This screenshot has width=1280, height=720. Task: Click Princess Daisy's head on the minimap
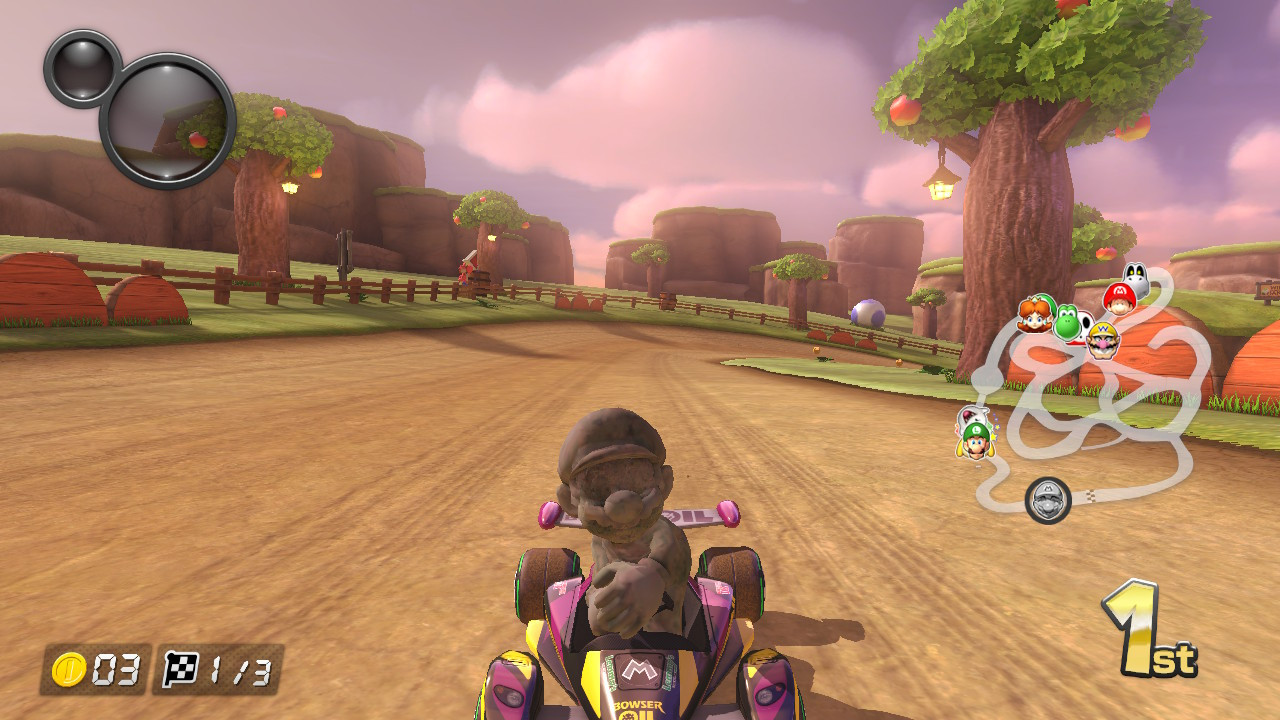click(x=1032, y=317)
